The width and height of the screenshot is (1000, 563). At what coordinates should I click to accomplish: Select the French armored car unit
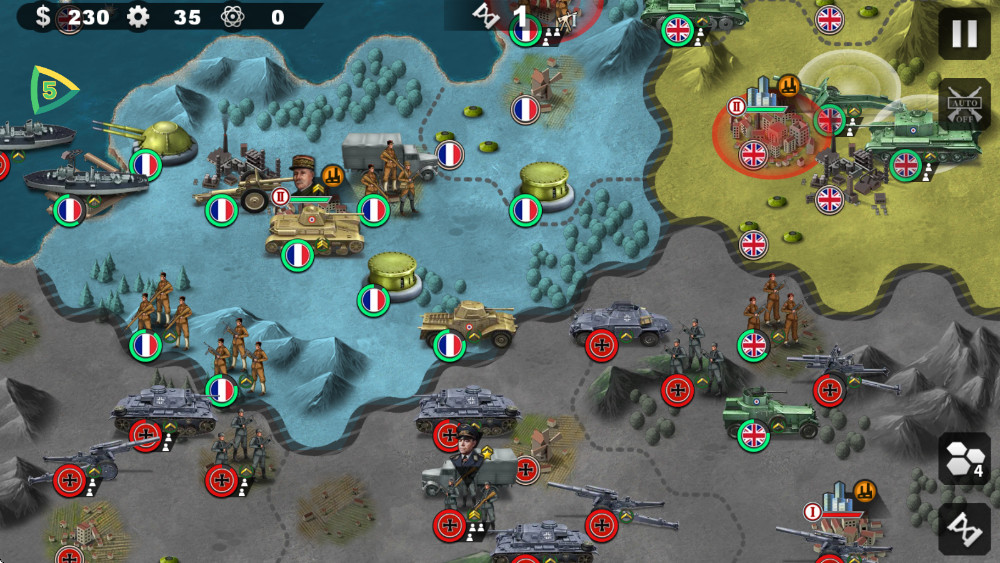[x=468, y=325]
